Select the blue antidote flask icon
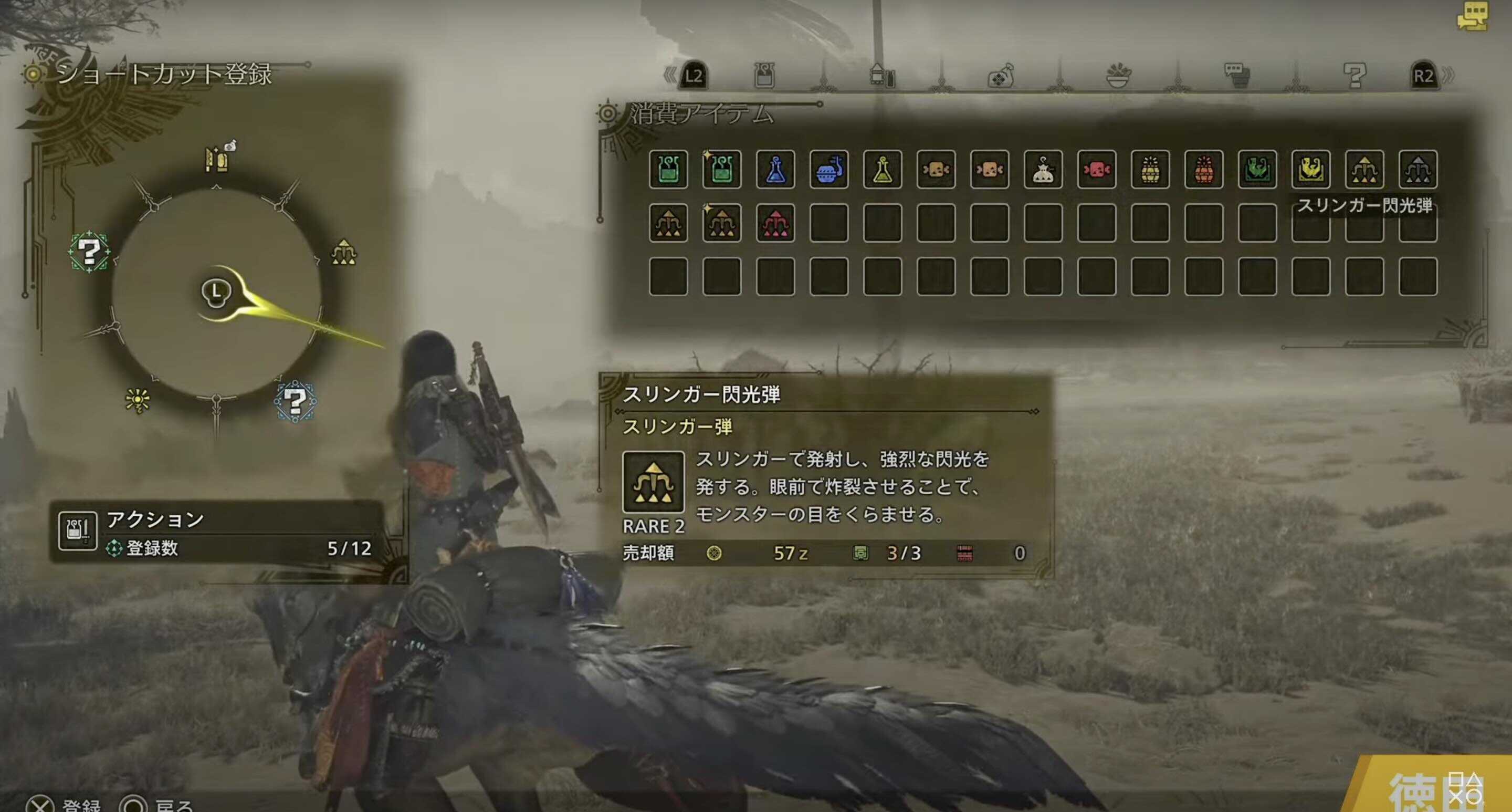1512x812 pixels. point(775,171)
